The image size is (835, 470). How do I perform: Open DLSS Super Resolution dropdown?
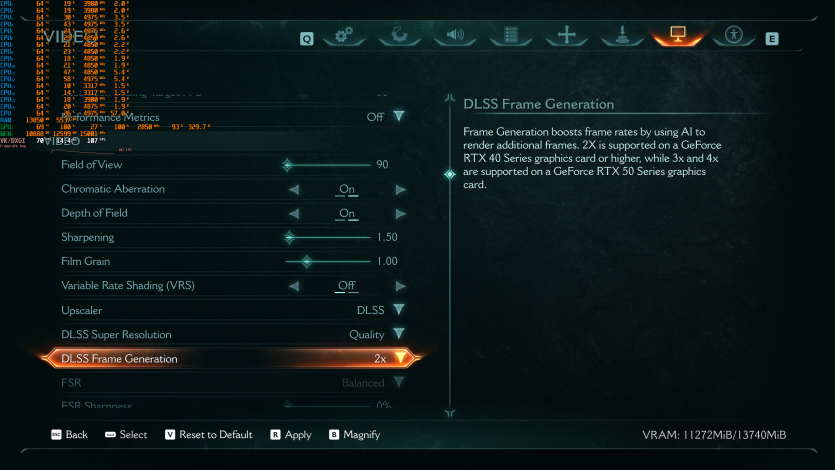coord(398,334)
